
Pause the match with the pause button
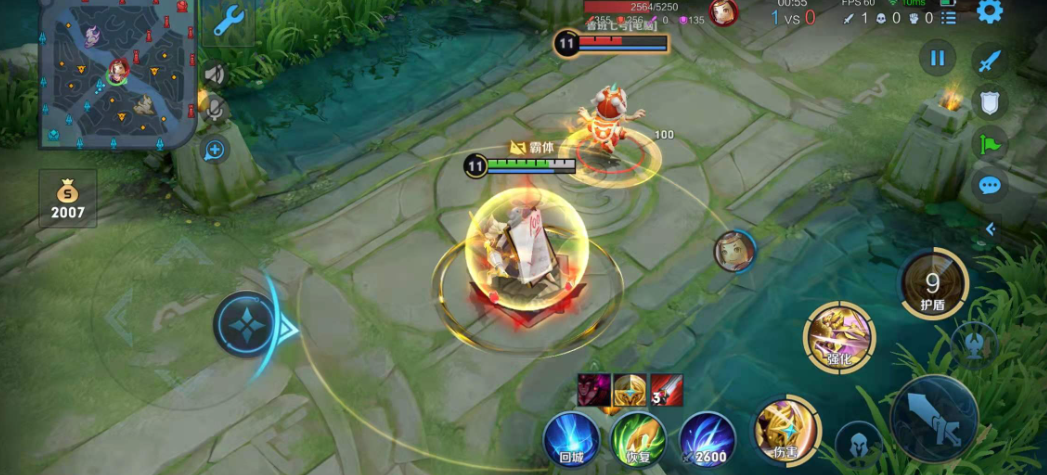[x=937, y=58]
